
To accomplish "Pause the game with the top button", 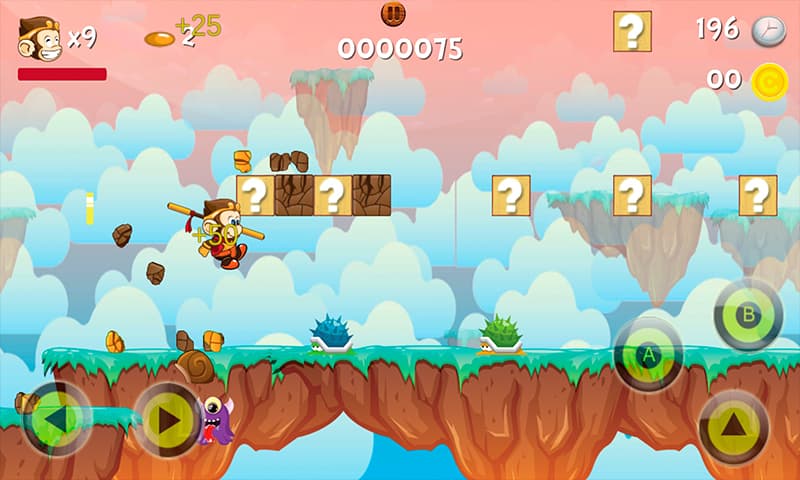I will click(393, 14).
